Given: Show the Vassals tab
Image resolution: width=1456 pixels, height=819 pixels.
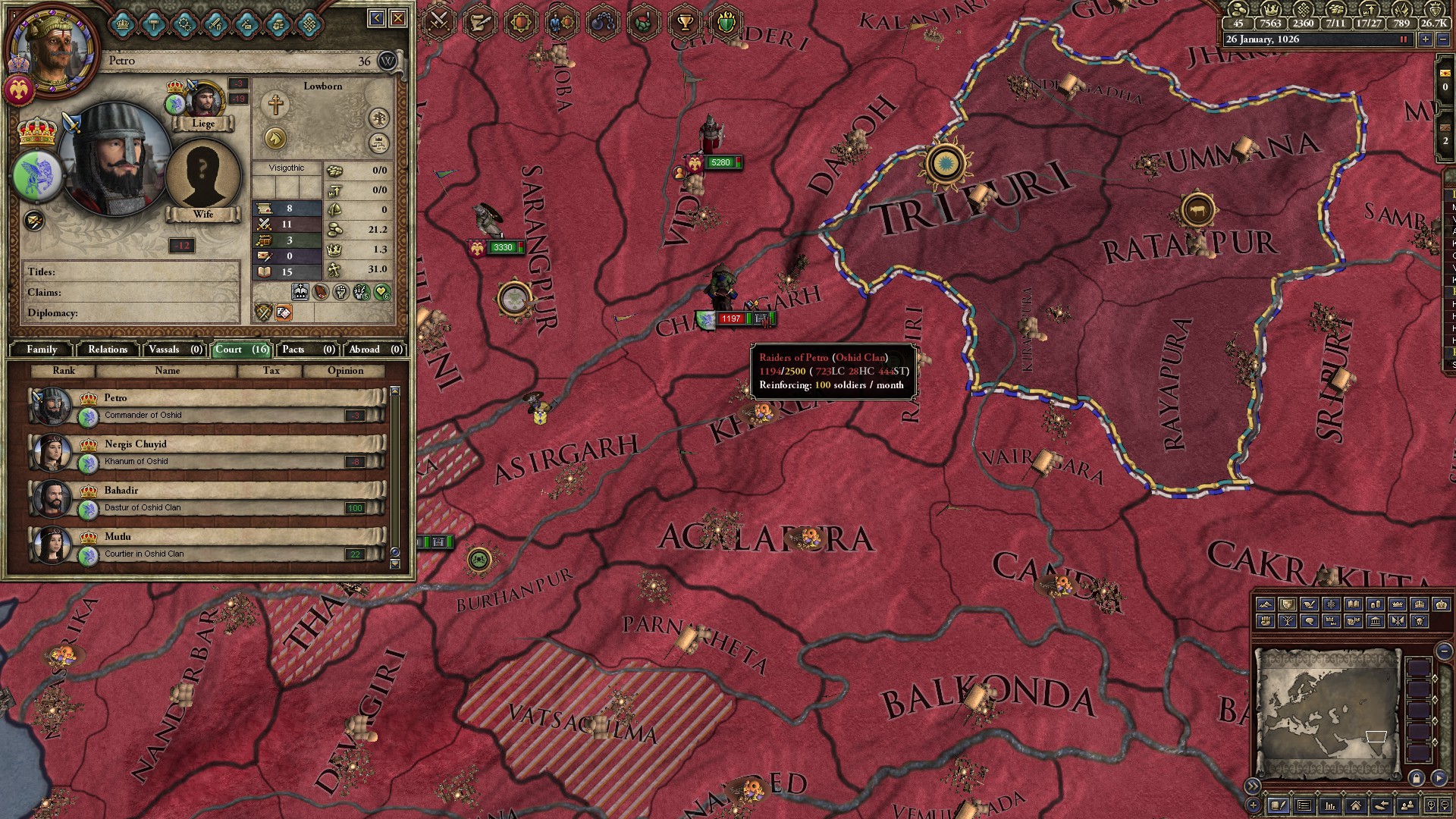Looking at the screenshot, I should coord(175,349).
